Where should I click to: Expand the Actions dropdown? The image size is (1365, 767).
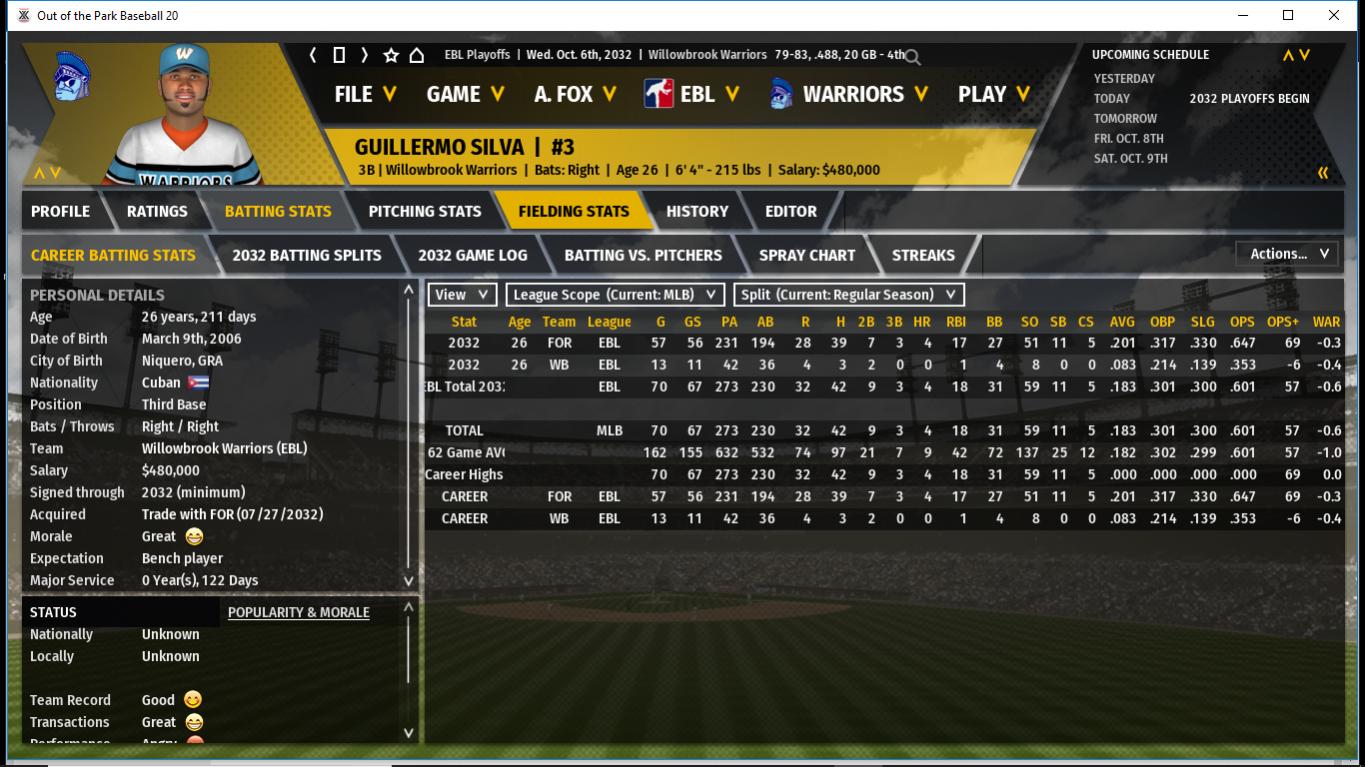click(1288, 254)
